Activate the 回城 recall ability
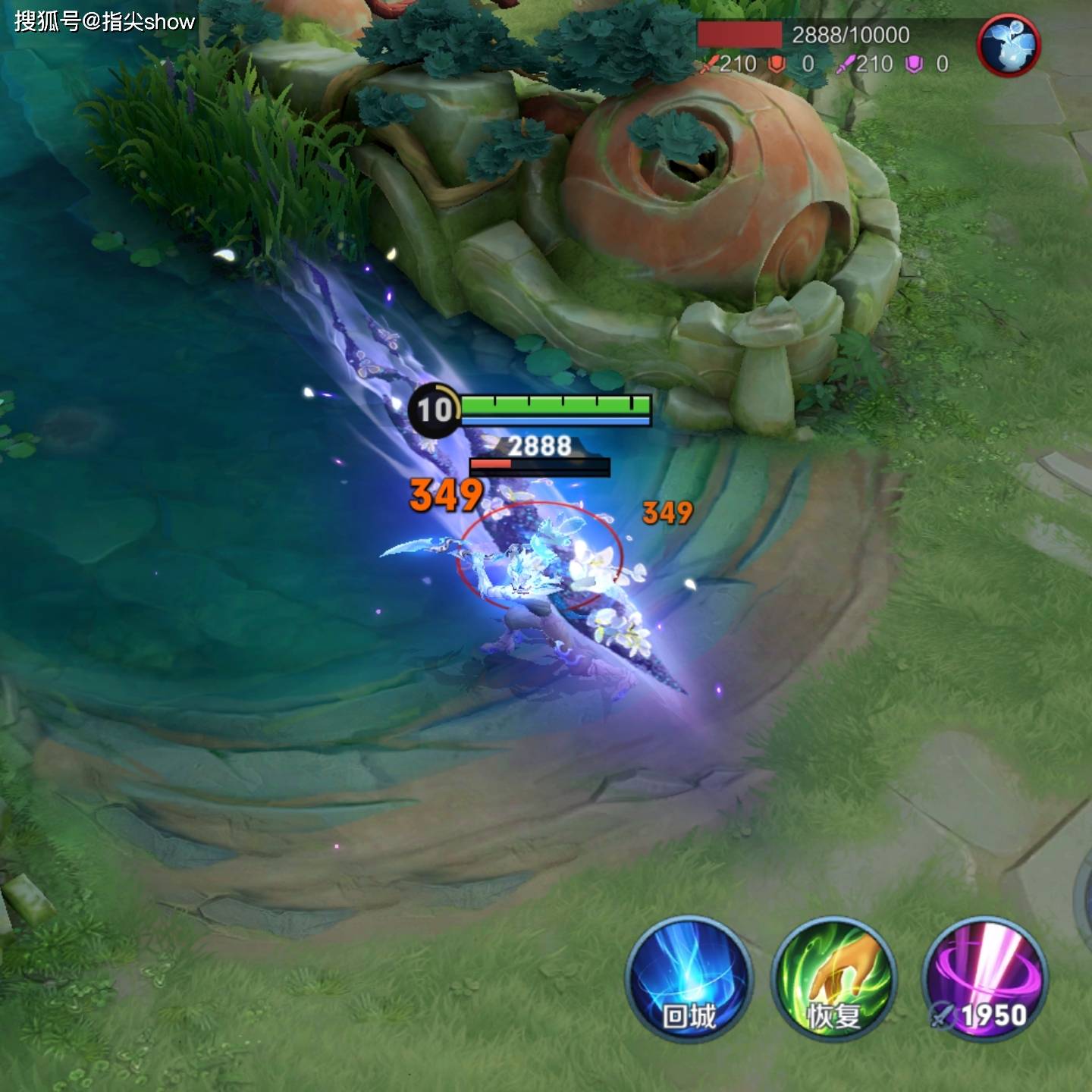 click(689, 978)
